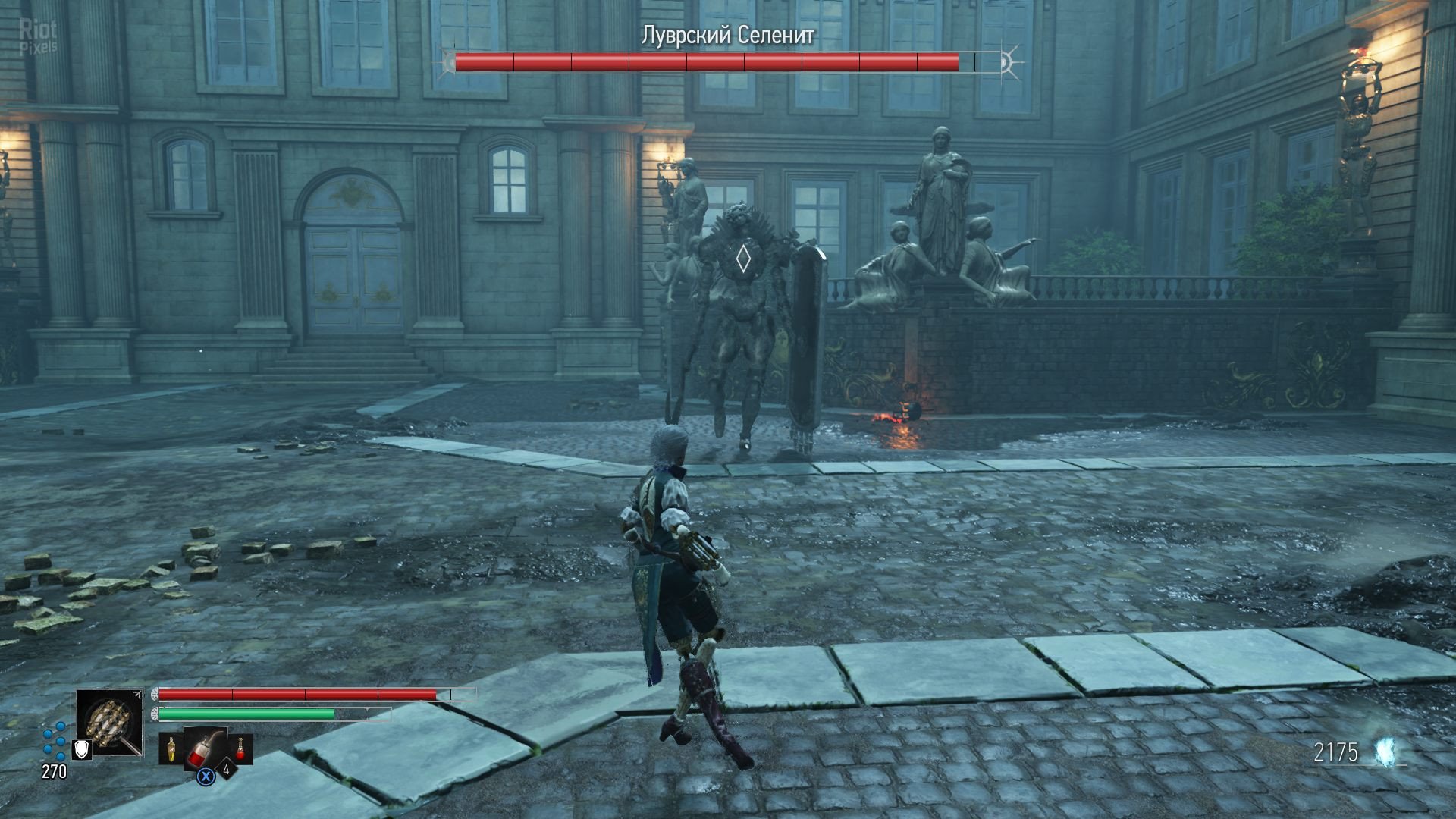Screen dimensions: 1456x819
Task: Click the white shield icon
Action: pyautogui.click(x=81, y=750)
